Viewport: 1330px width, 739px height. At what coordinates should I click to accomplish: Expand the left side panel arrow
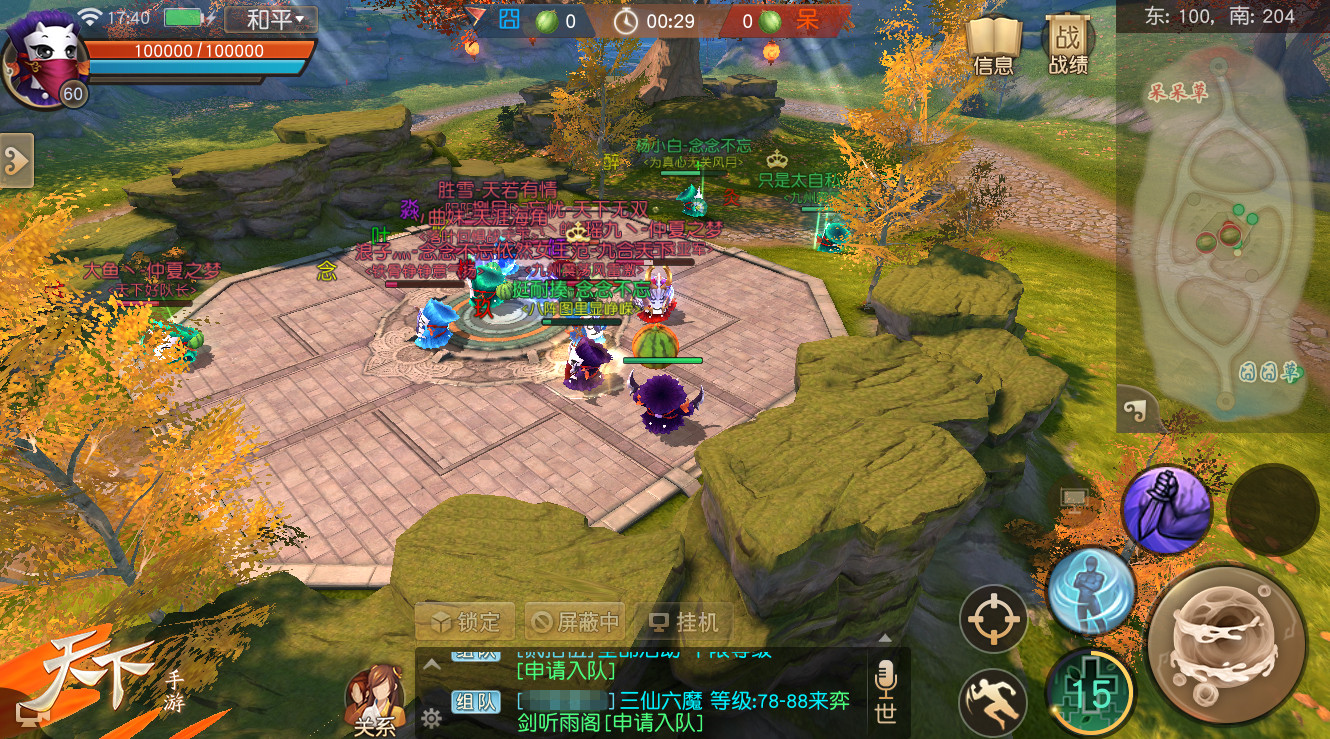16,160
